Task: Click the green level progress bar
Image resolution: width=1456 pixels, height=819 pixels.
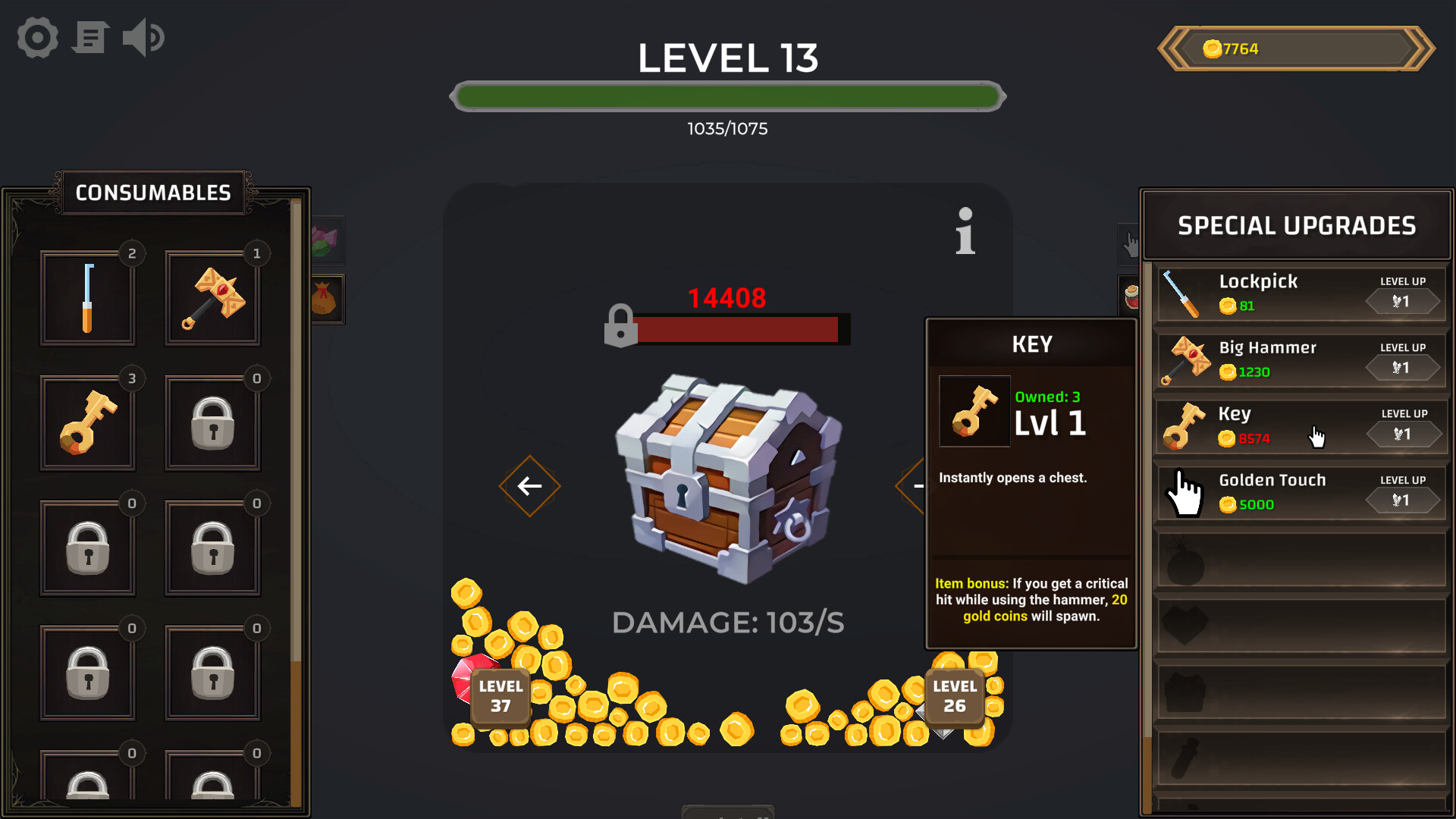Action: click(726, 96)
